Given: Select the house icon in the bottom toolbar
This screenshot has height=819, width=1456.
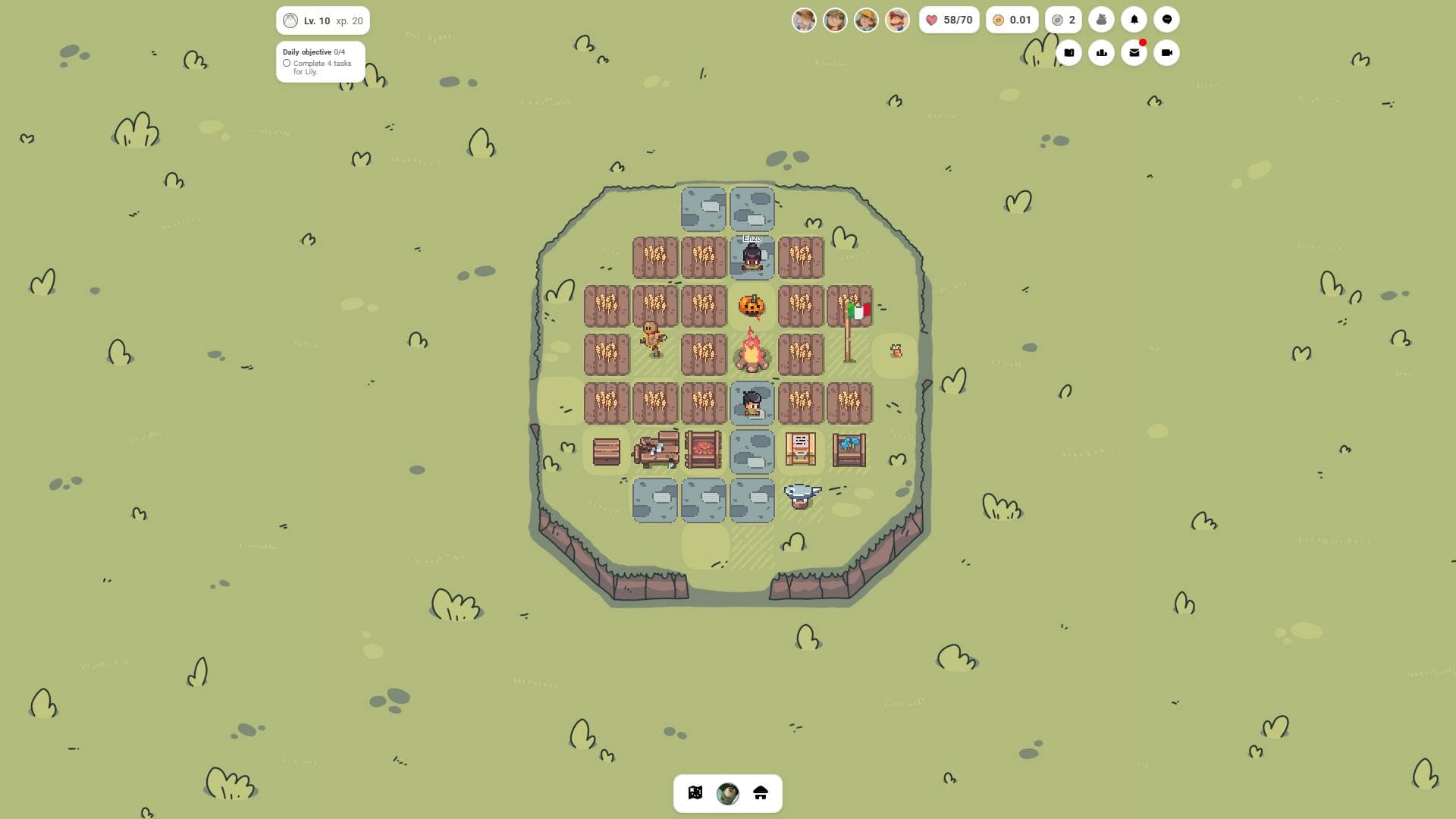Looking at the screenshot, I should coord(761,793).
